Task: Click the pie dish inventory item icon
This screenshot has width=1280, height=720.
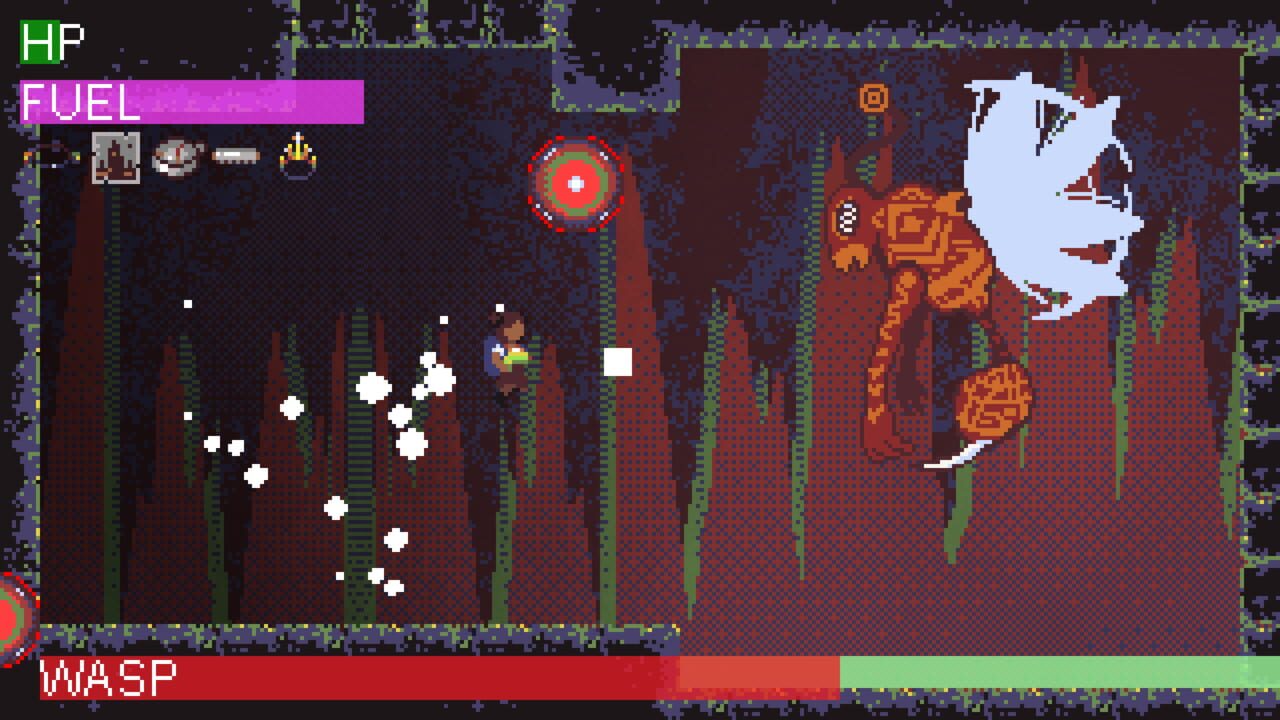Action: pos(175,157)
